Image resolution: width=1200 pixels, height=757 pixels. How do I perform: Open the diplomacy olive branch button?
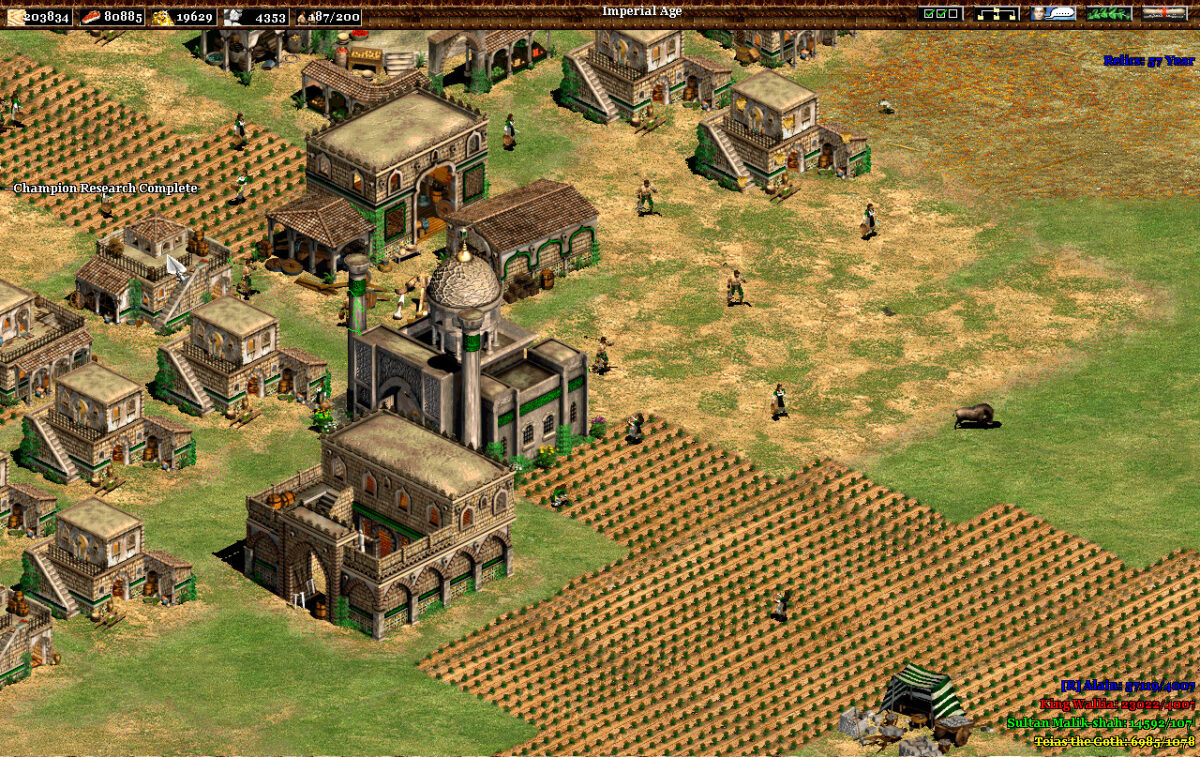(1109, 14)
